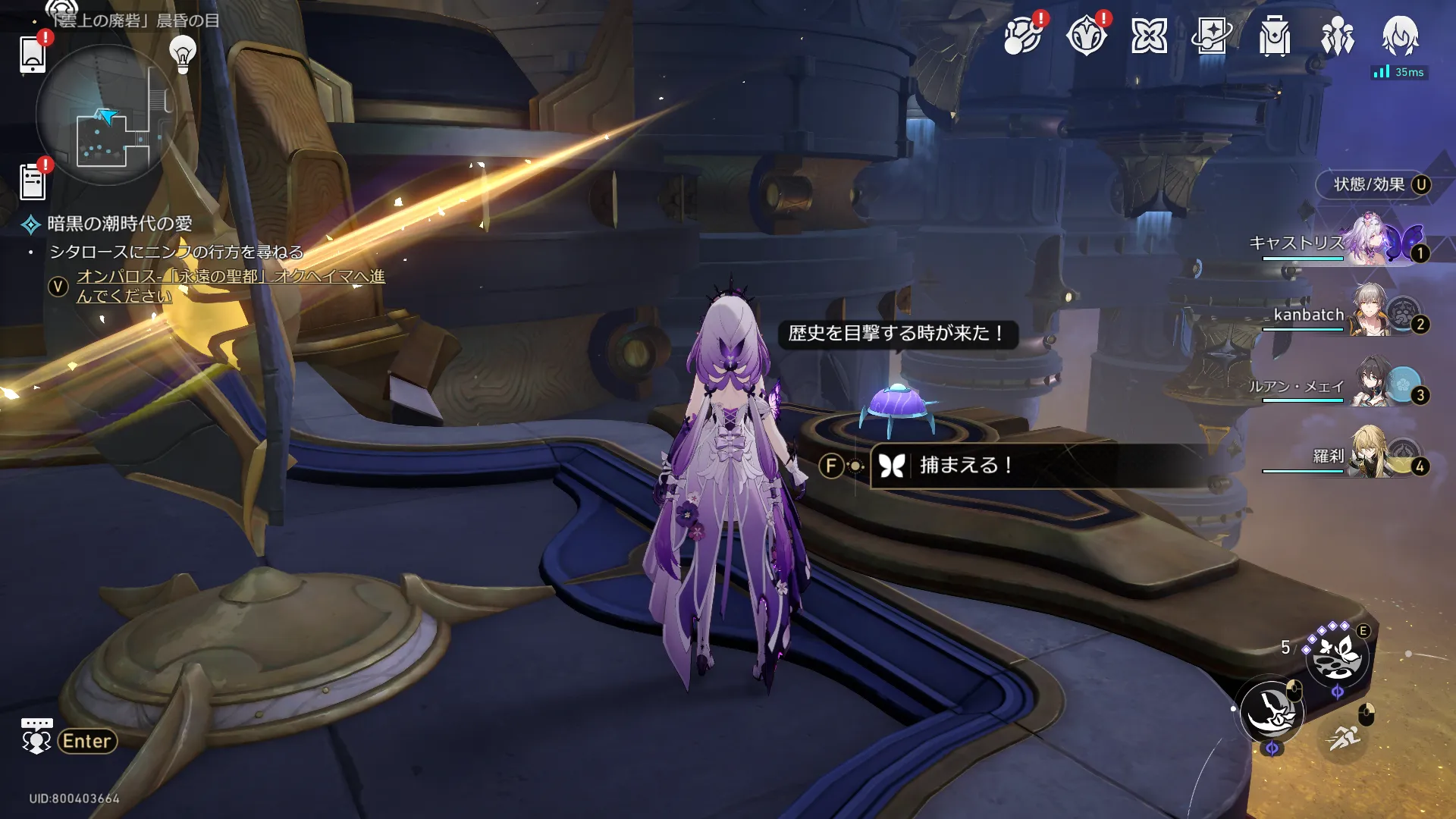Image resolution: width=1456 pixels, height=819 pixels.
Task: Click the 捕まえる！ interaction prompt
Action: 965,465
